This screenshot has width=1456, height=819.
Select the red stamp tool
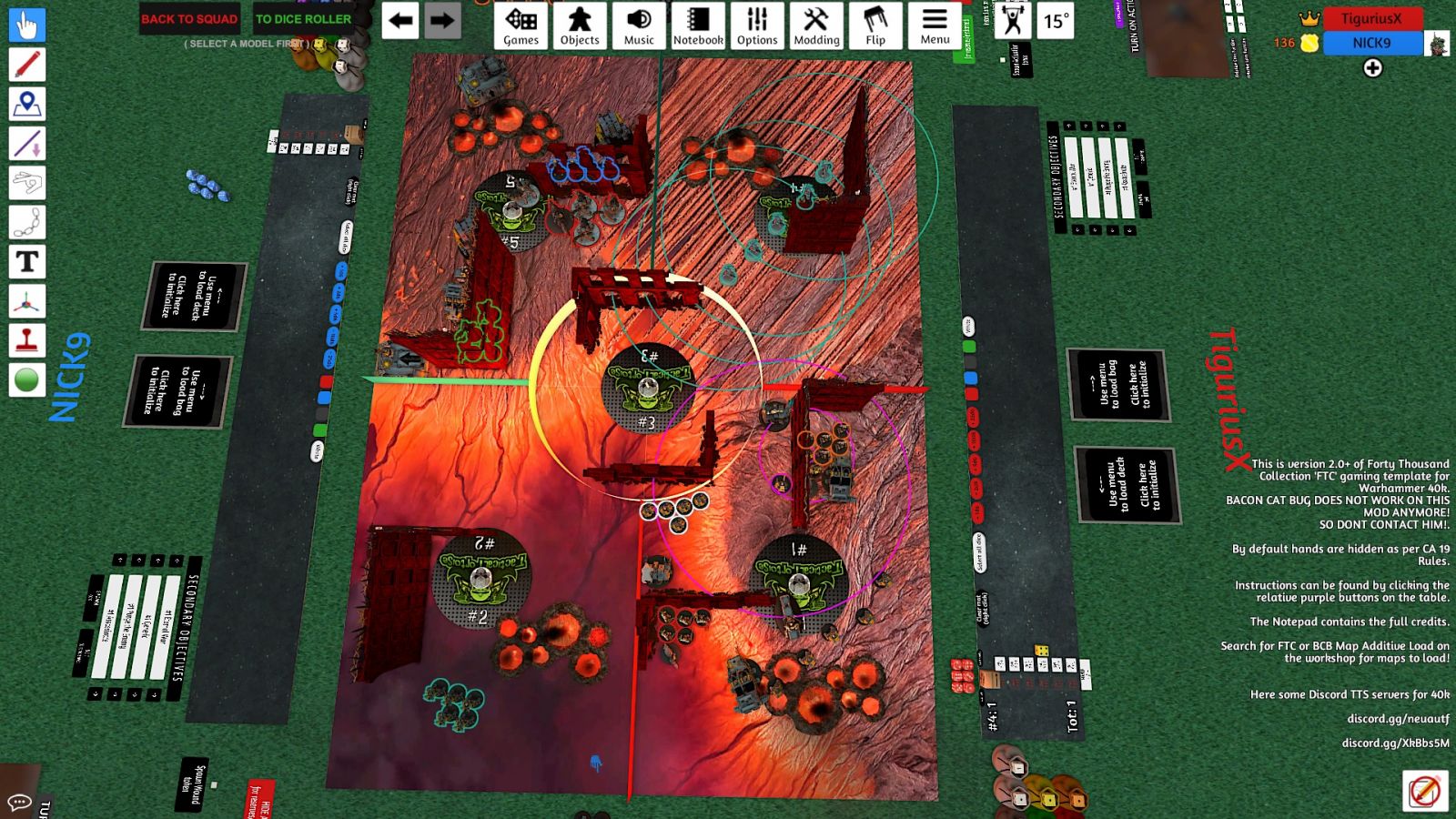coord(27,341)
